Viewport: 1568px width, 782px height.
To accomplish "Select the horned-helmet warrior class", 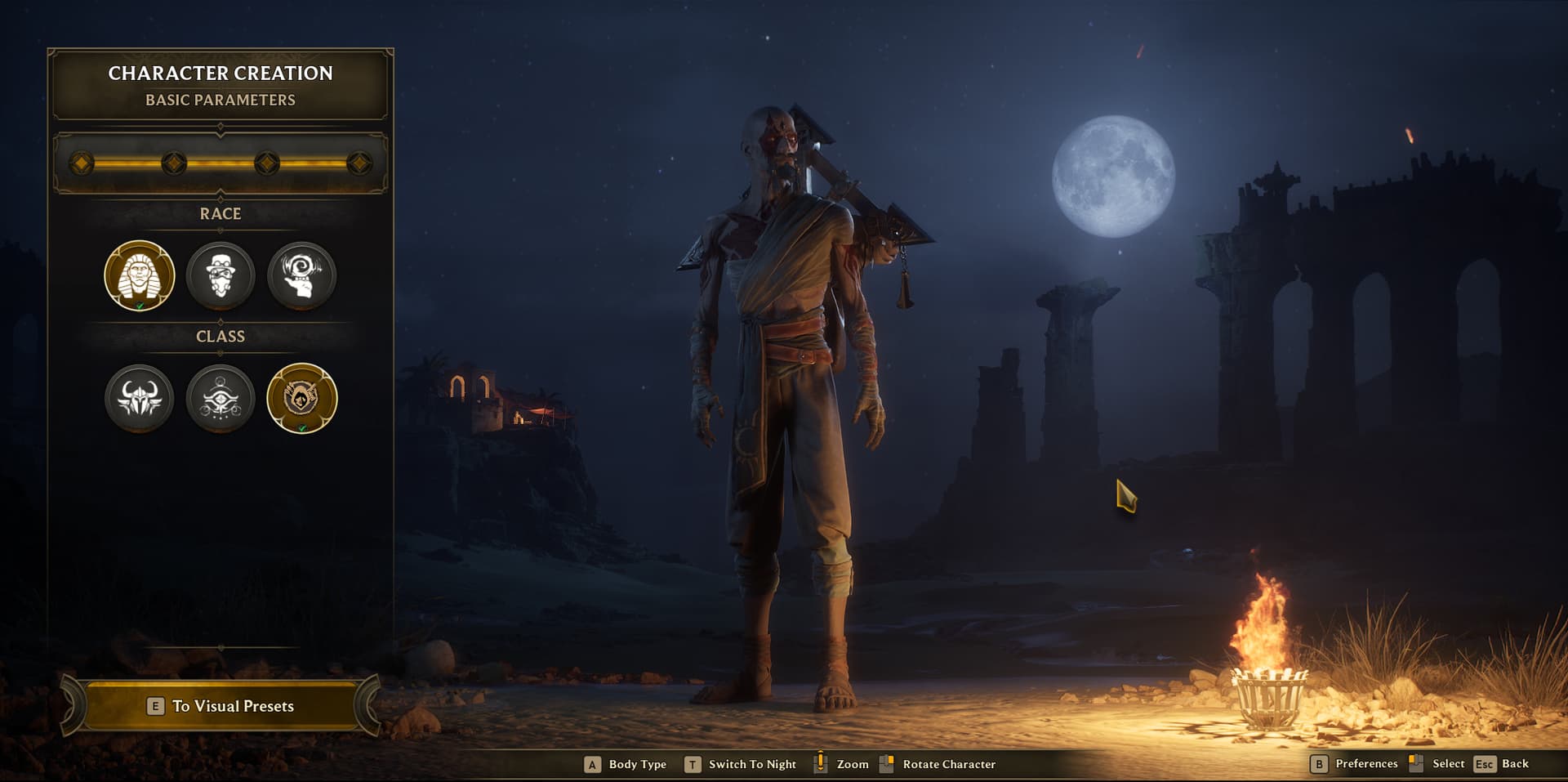I will (140, 398).
